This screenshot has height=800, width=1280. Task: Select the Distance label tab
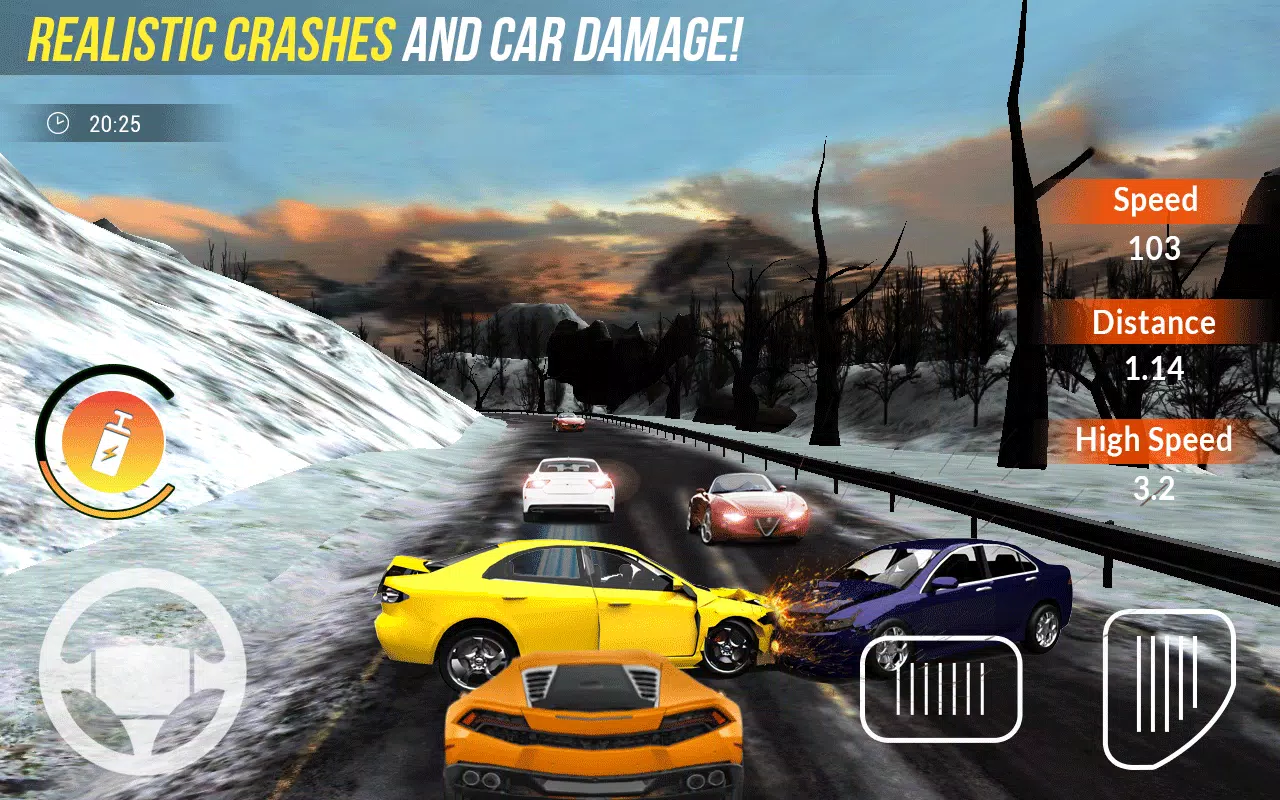(x=1155, y=322)
